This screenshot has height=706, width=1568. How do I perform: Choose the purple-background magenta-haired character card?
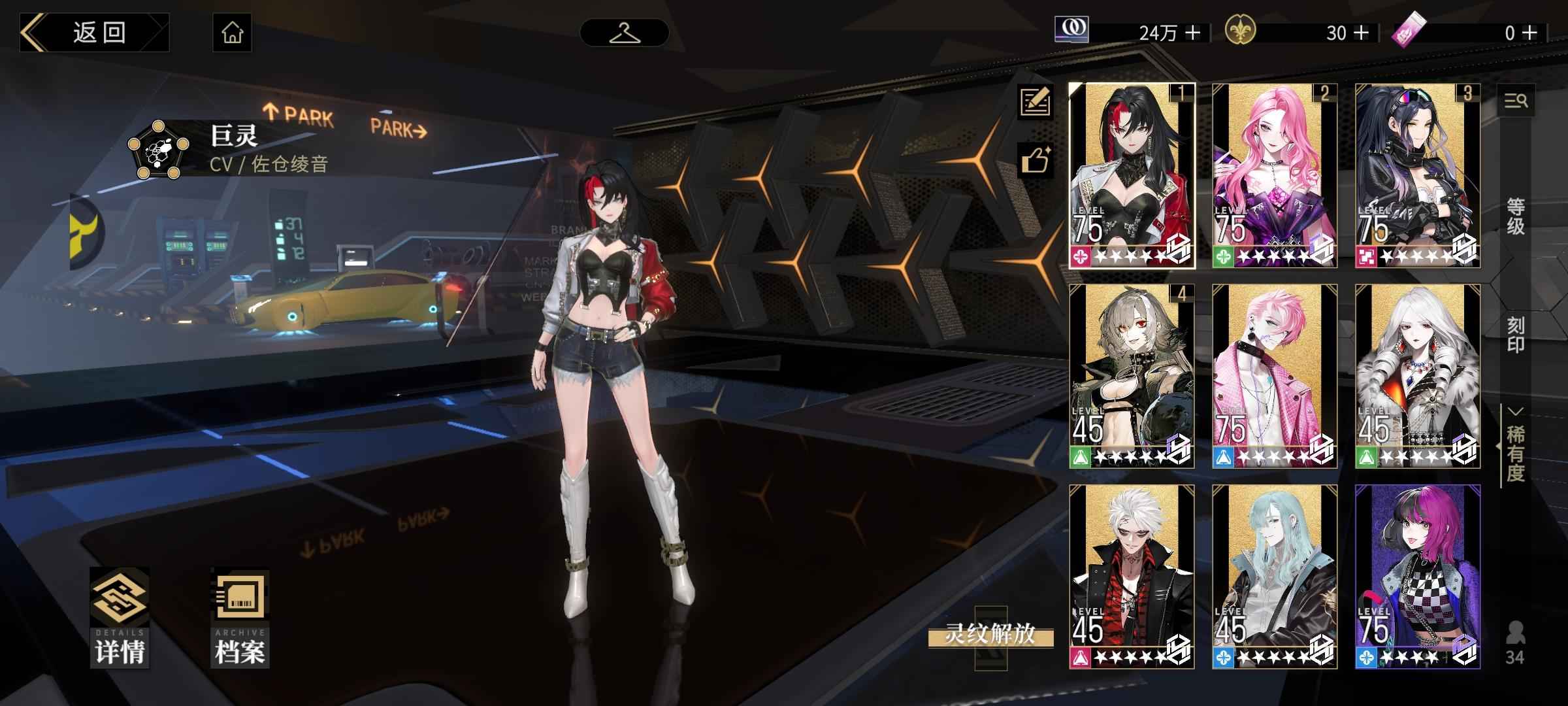1418,577
